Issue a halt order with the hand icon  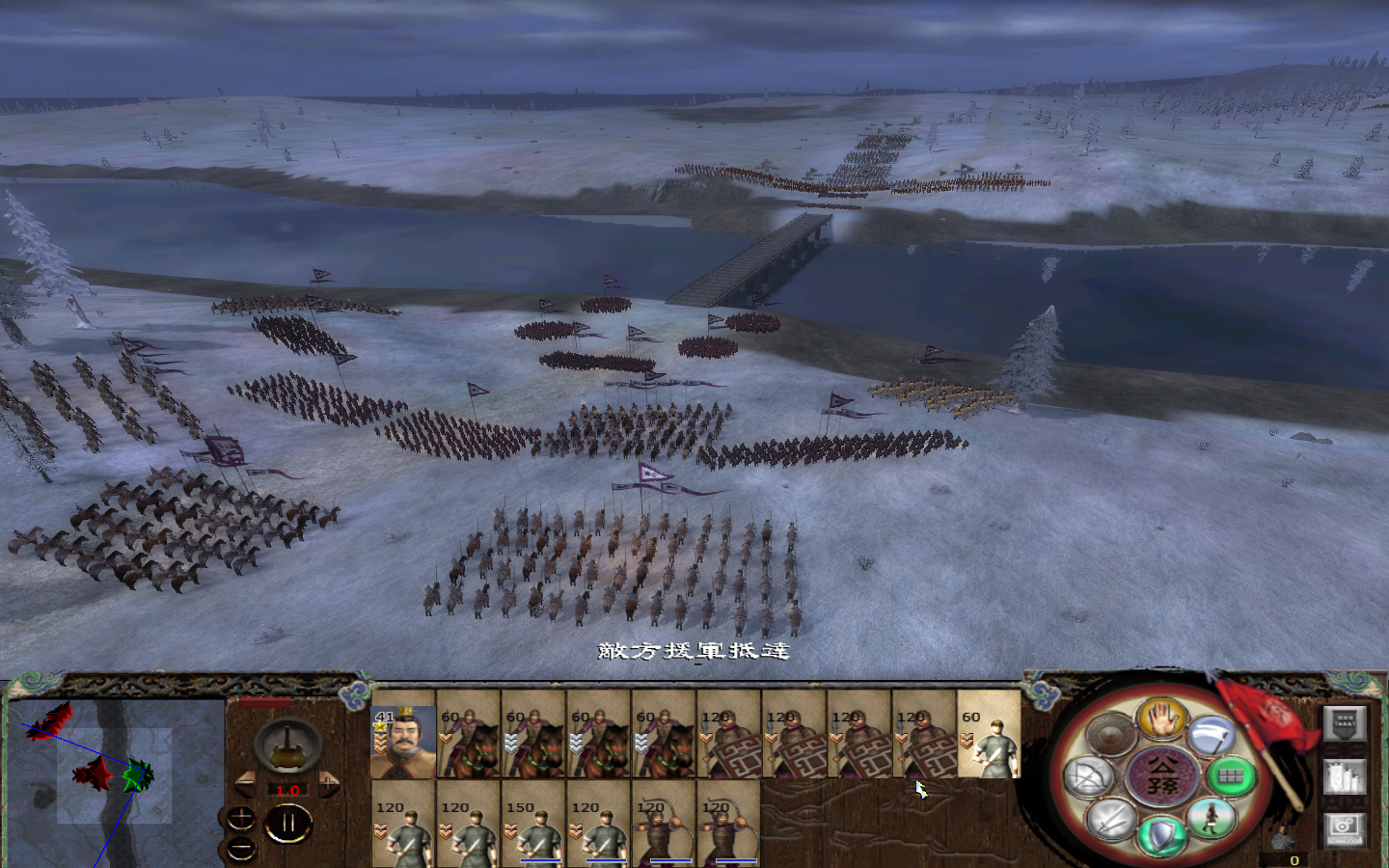pos(1160,722)
